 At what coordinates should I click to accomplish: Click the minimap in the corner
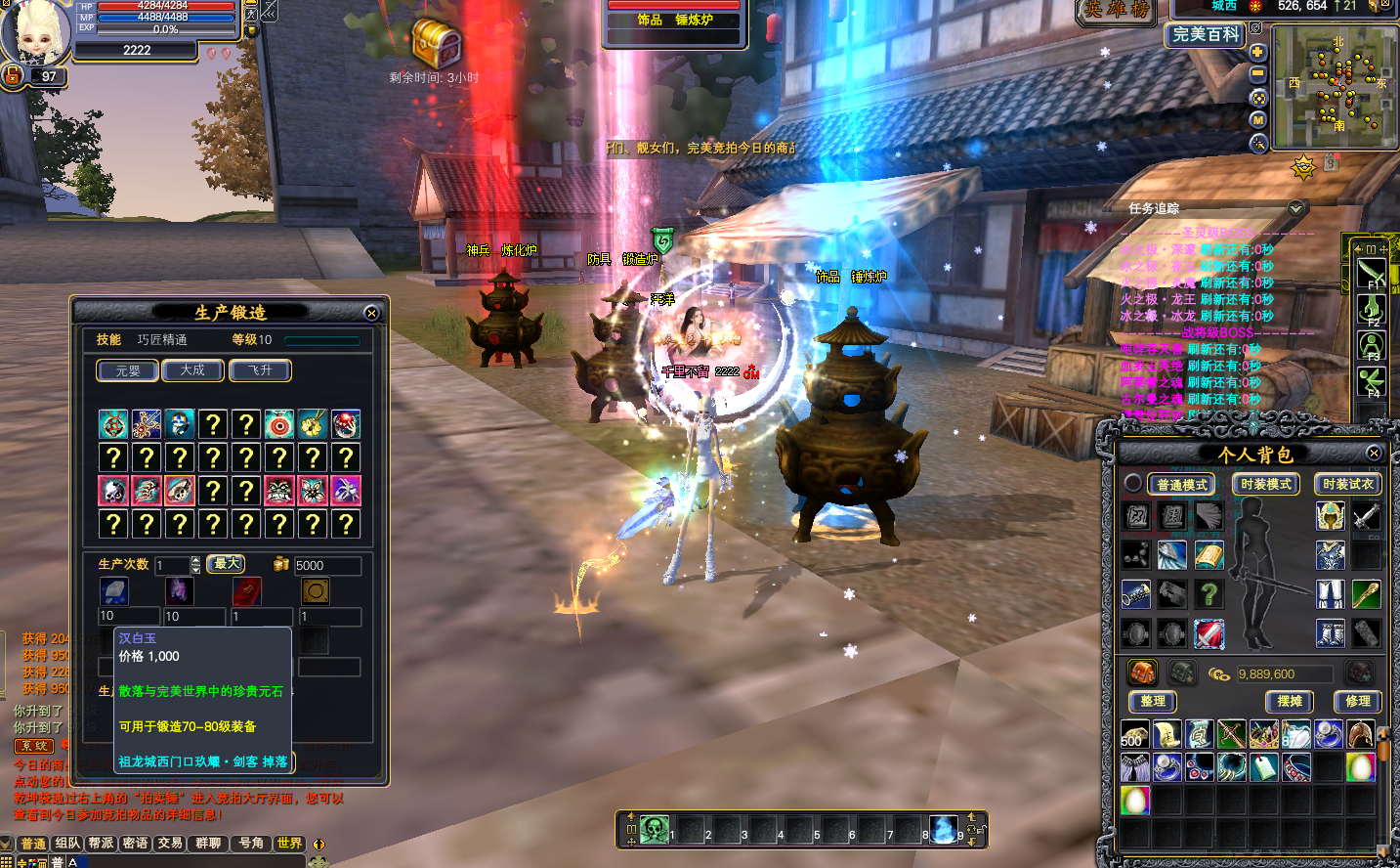pos(1335,86)
